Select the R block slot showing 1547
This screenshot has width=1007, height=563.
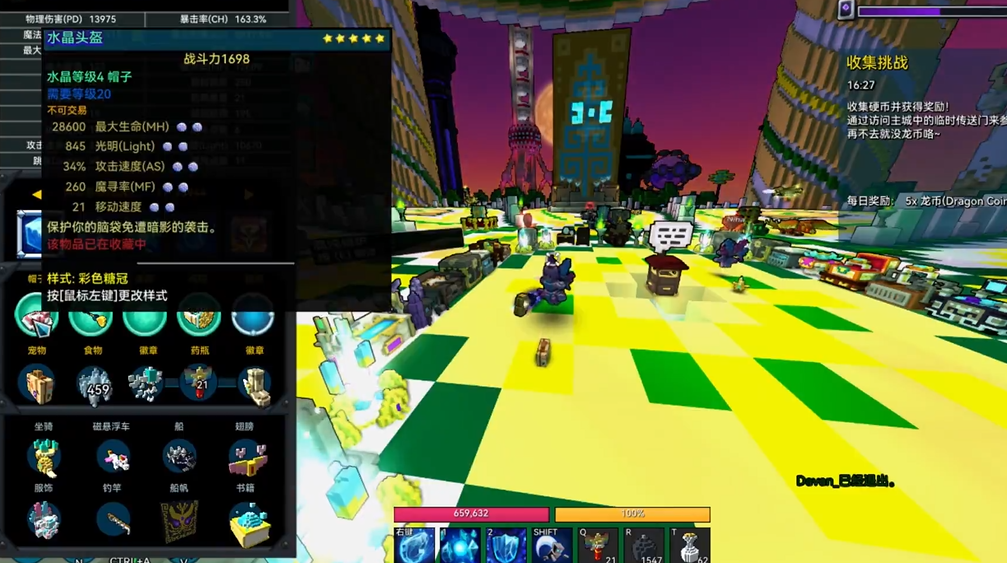coord(643,545)
